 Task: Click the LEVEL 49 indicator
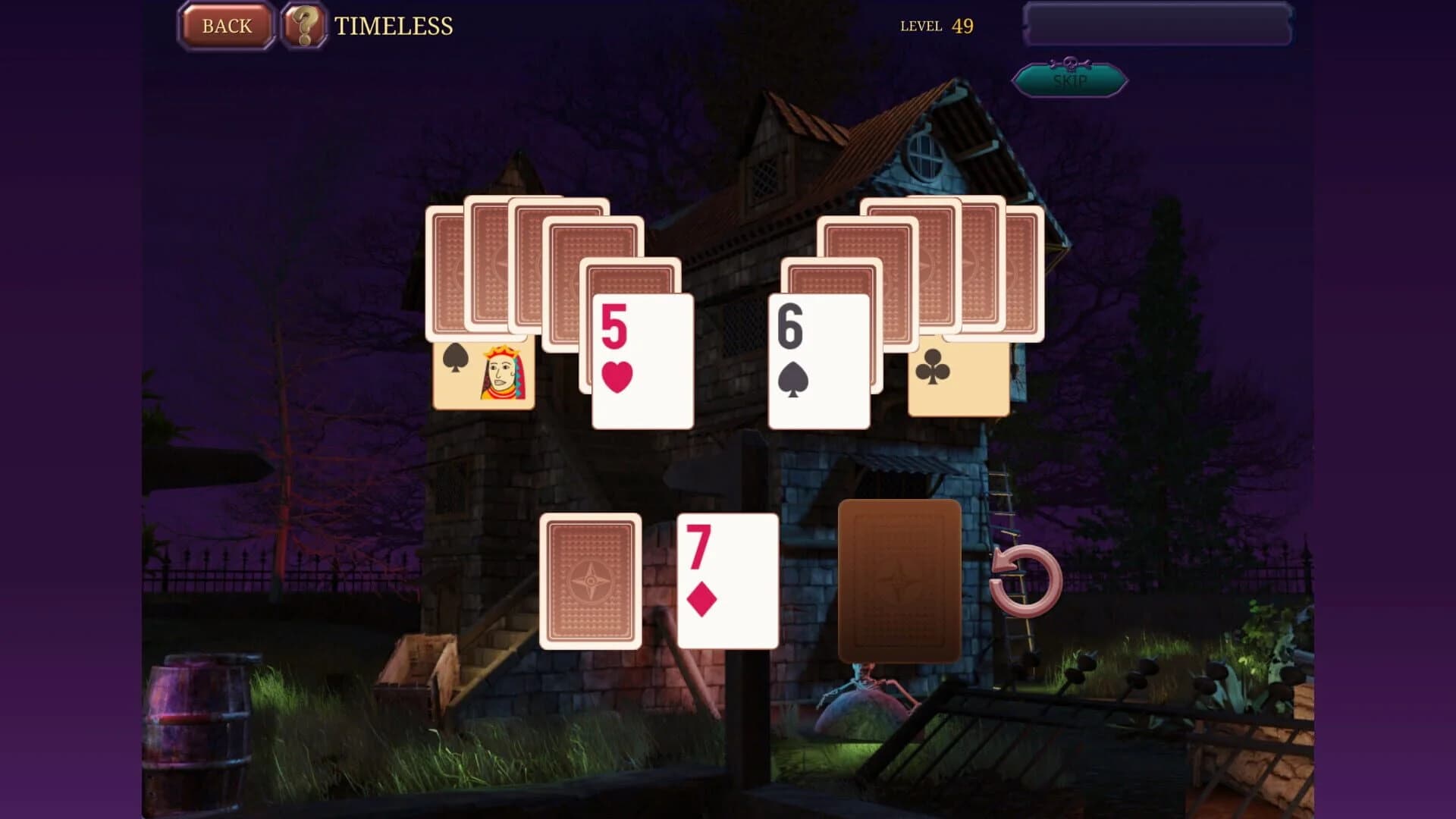[x=936, y=26]
